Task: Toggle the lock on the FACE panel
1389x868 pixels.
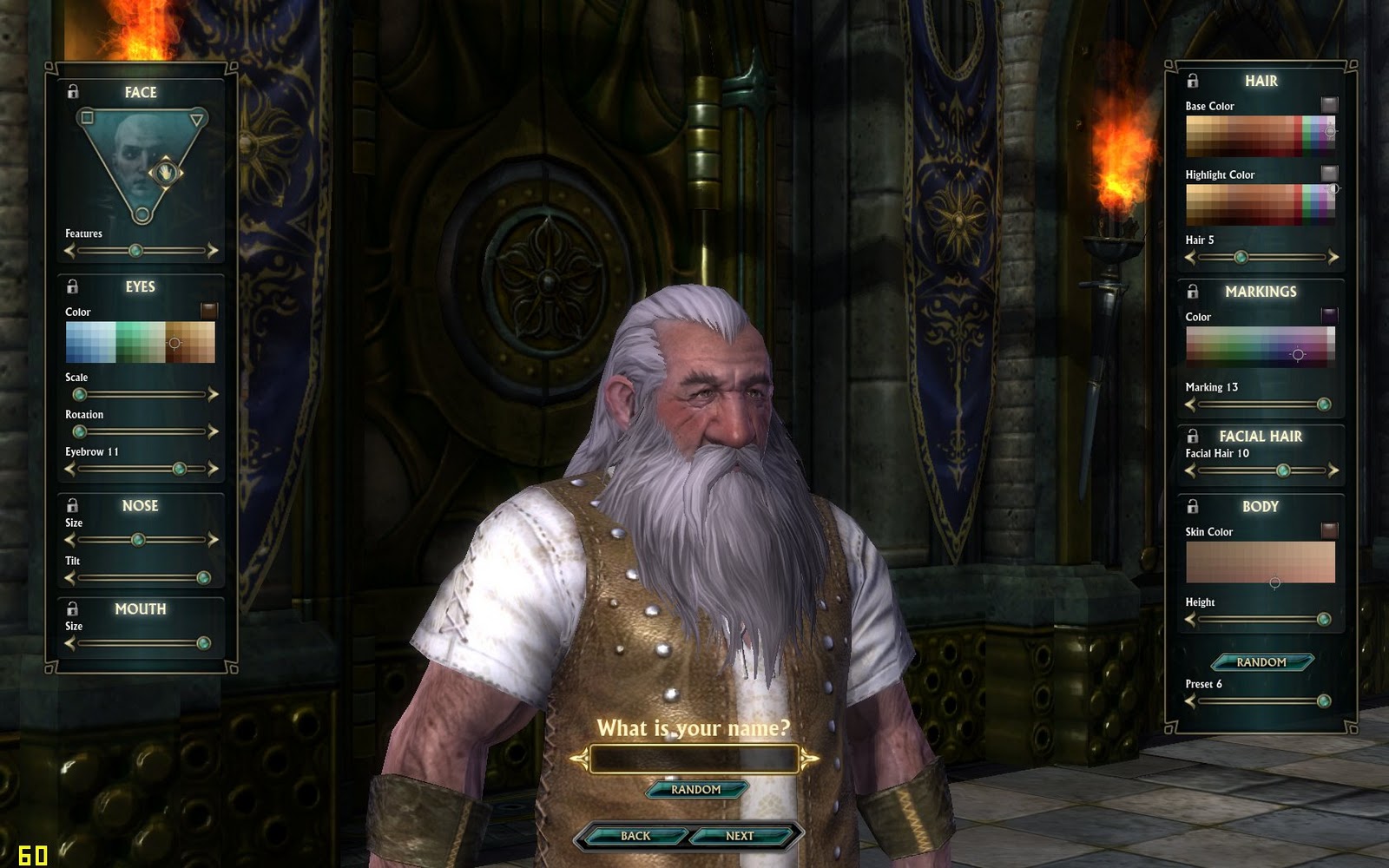Action: click(x=72, y=92)
